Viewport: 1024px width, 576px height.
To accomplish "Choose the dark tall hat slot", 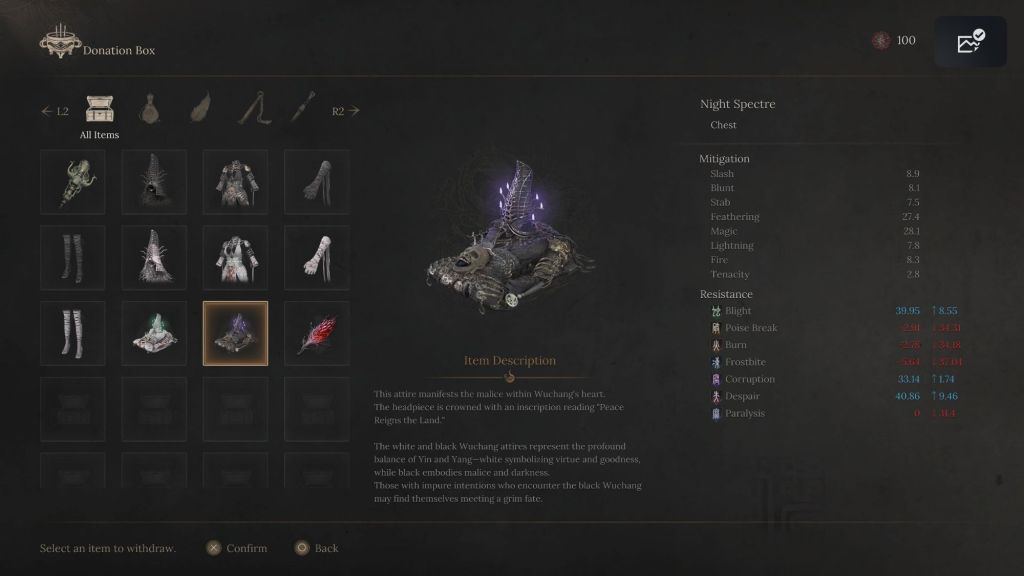I will pyautogui.click(x=154, y=182).
